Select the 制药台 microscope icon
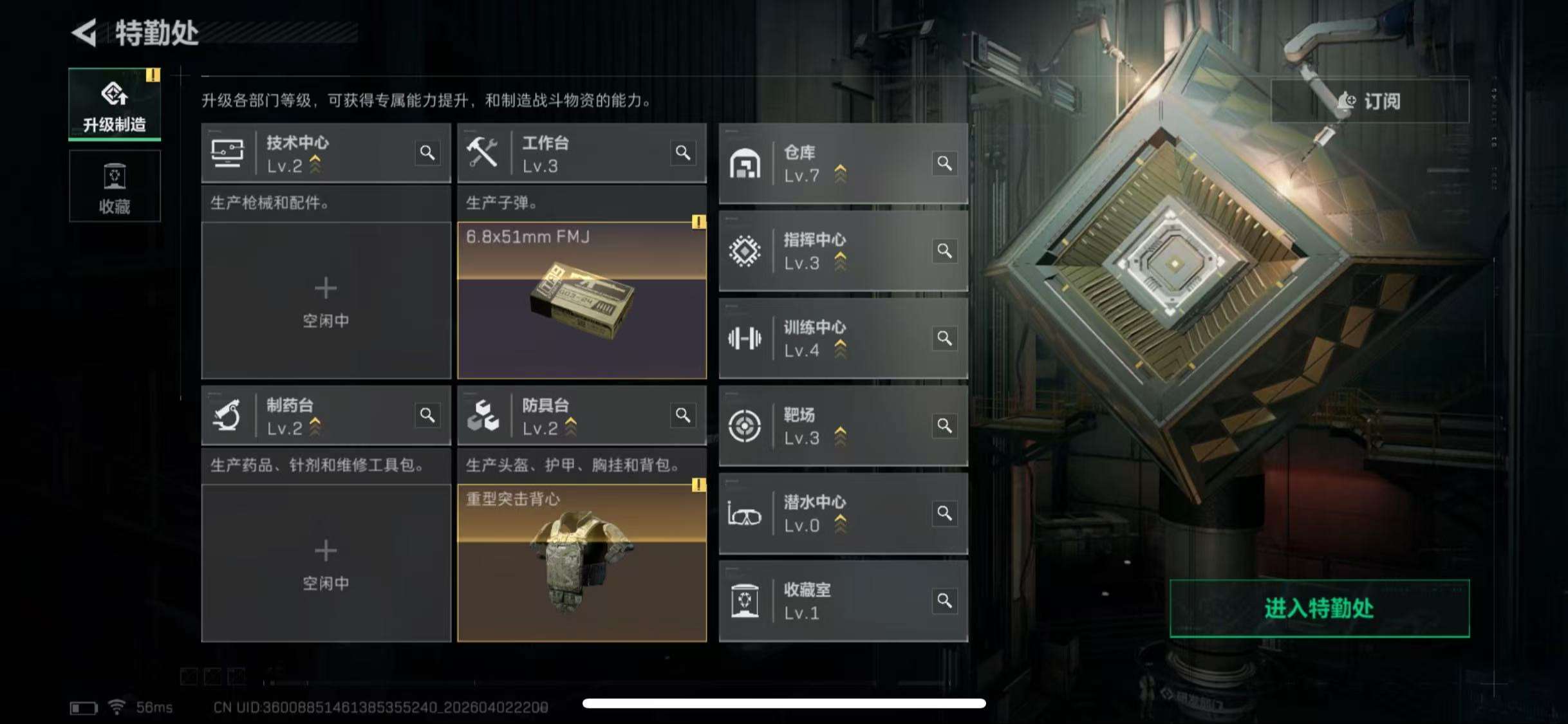 pyautogui.click(x=229, y=416)
